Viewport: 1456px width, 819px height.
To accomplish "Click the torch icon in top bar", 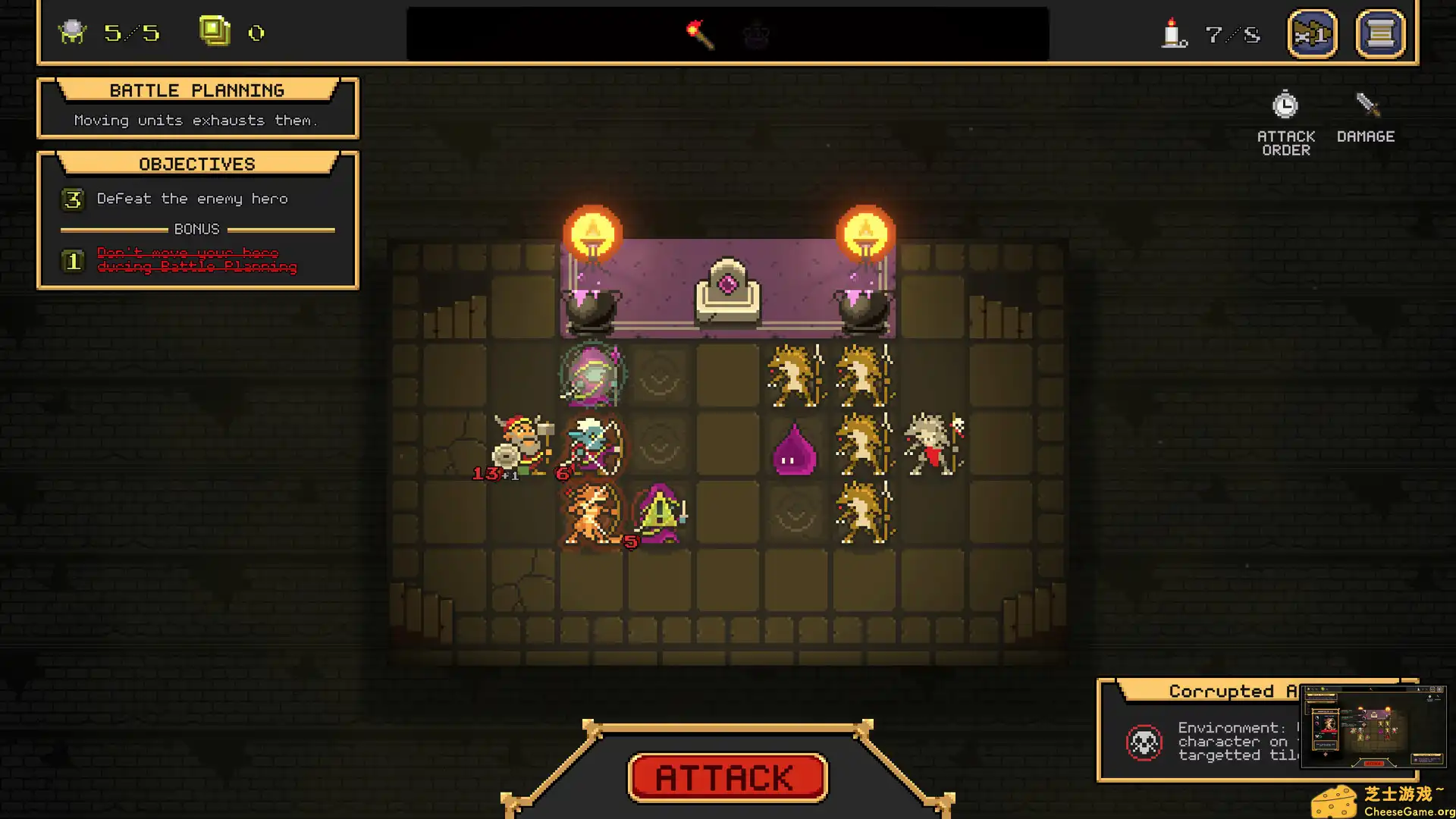I will pyautogui.click(x=699, y=33).
